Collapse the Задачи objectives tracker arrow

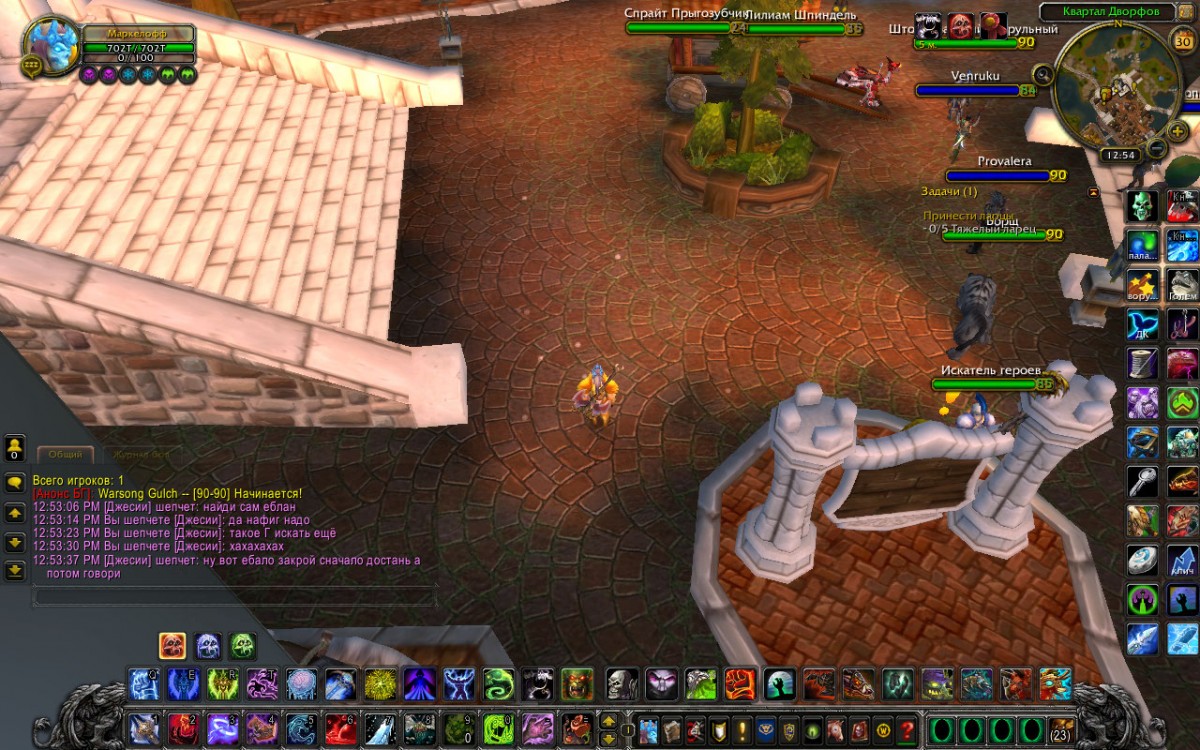[1093, 191]
